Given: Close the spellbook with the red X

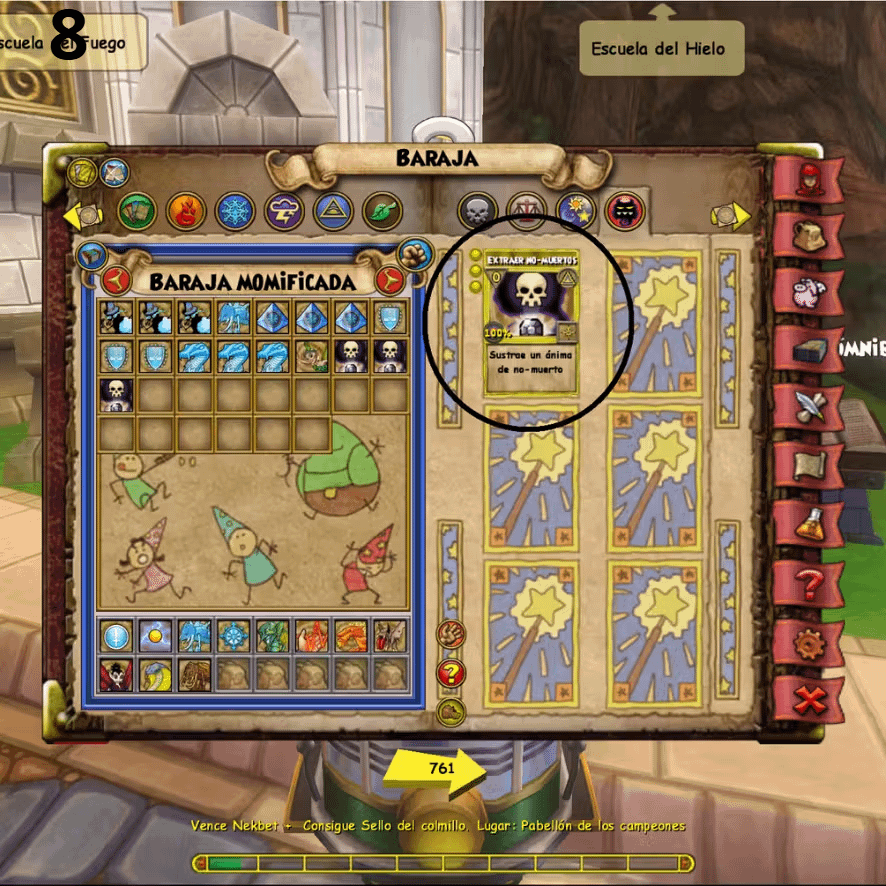Looking at the screenshot, I should 807,700.
